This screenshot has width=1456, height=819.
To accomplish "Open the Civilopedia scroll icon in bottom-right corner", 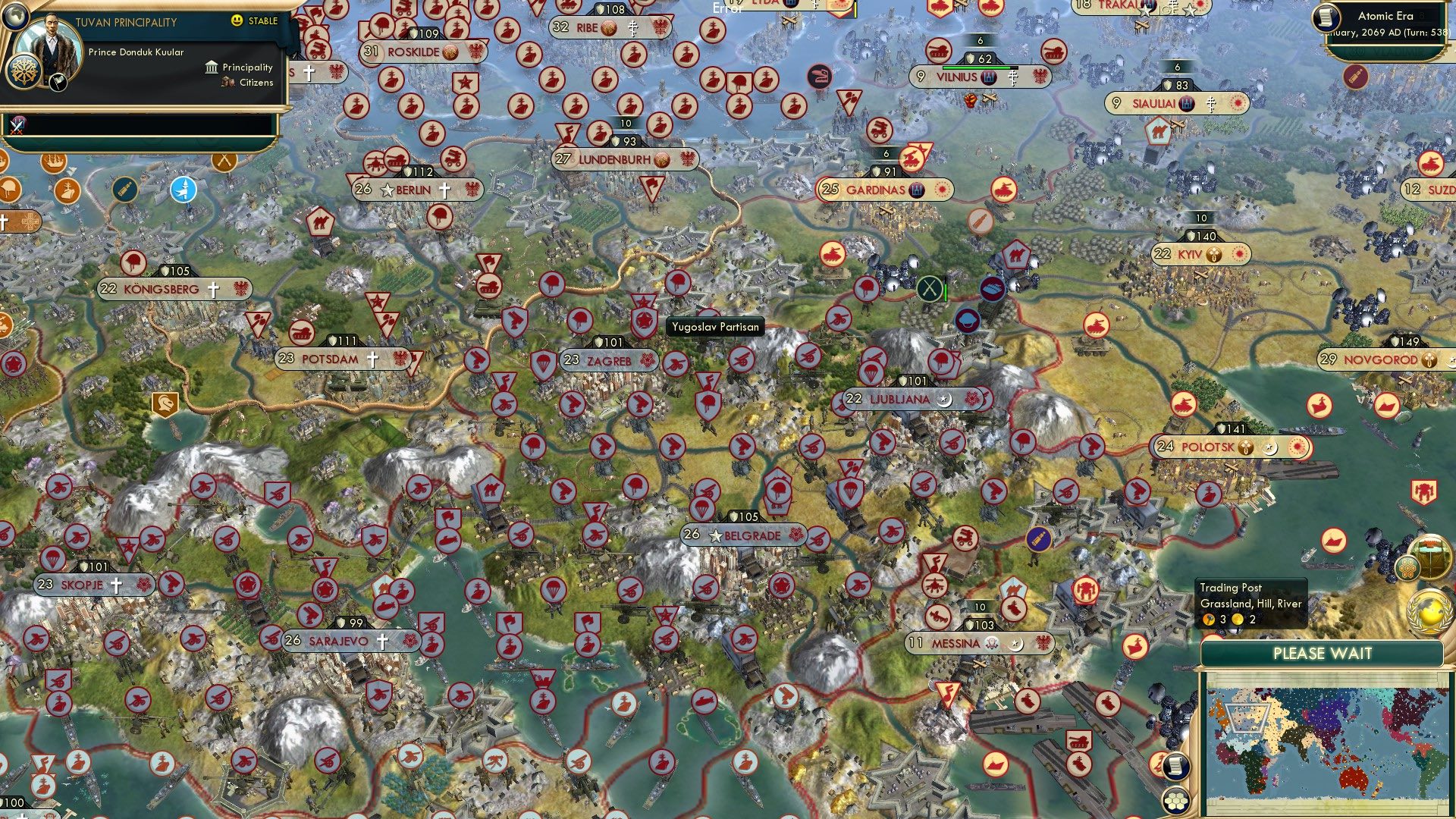I will (x=1175, y=765).
